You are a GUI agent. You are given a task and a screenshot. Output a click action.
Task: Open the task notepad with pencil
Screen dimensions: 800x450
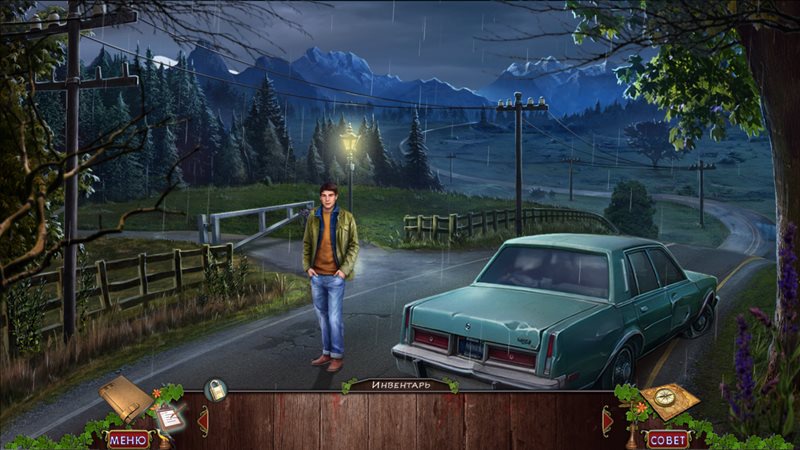pos(169,418)
